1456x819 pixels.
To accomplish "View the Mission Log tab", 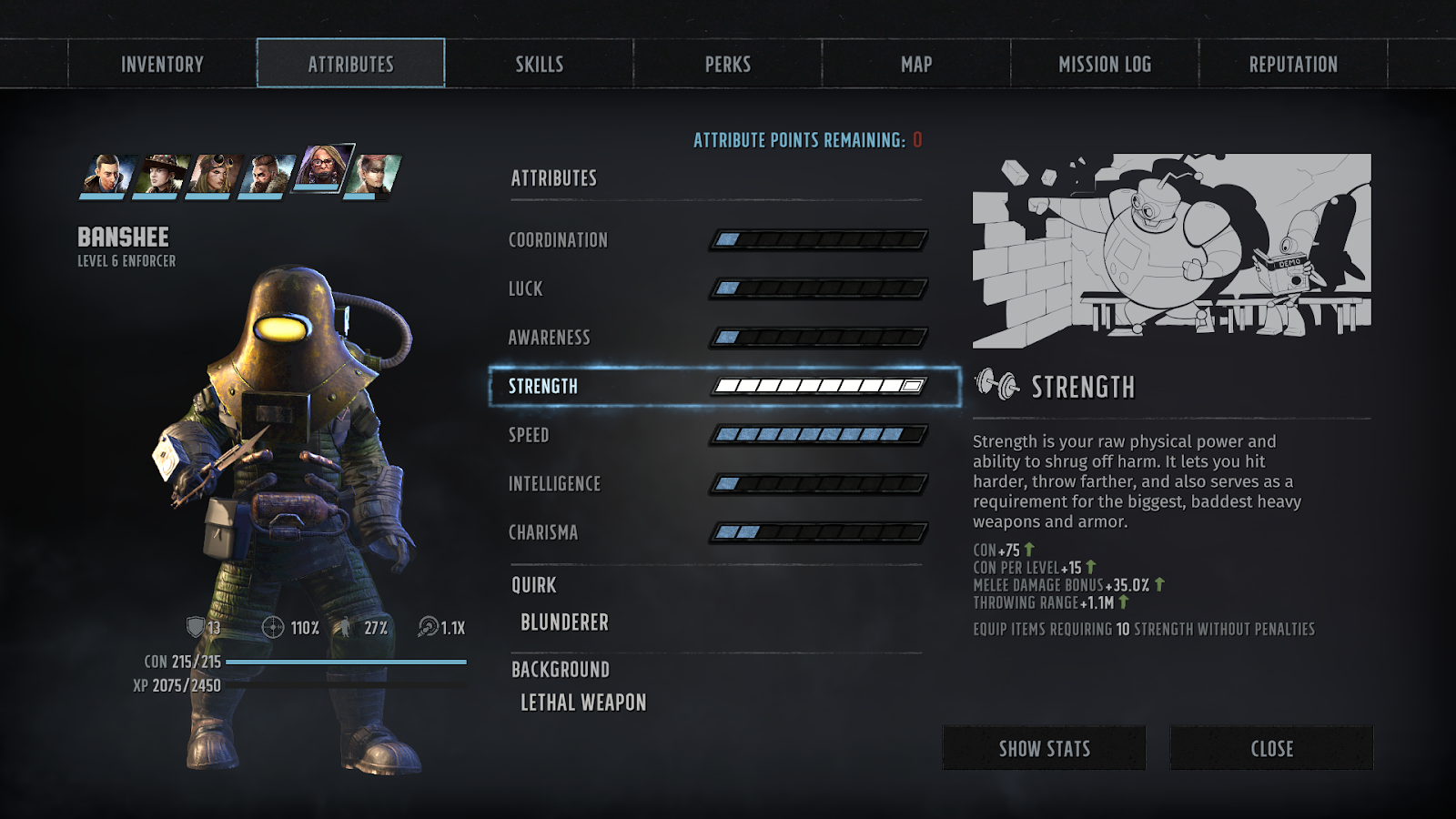I will [x=1104, y=64].
